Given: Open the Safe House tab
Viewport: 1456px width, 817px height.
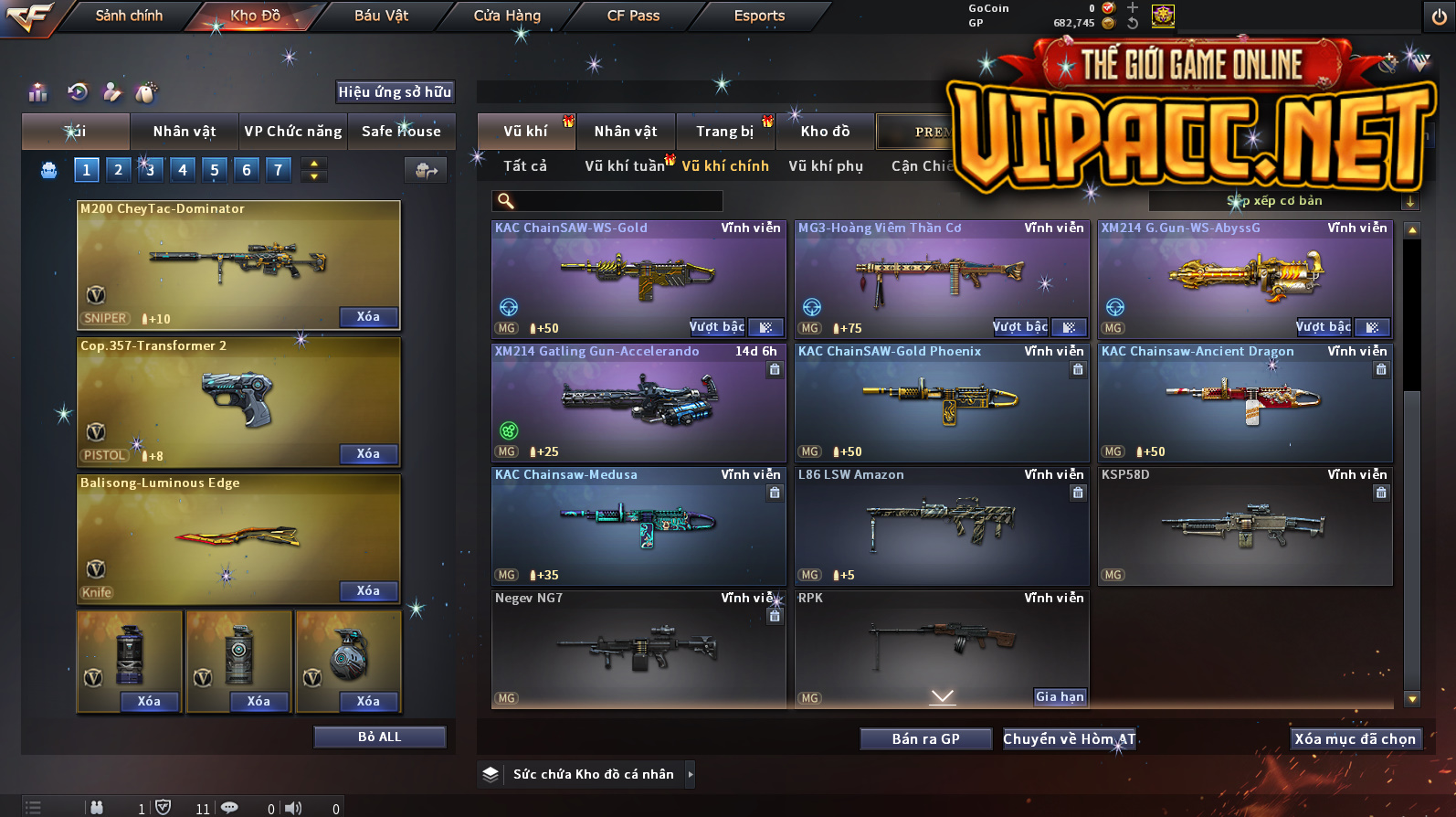Looking at the screenshot, I should click(x=401, y=131).
